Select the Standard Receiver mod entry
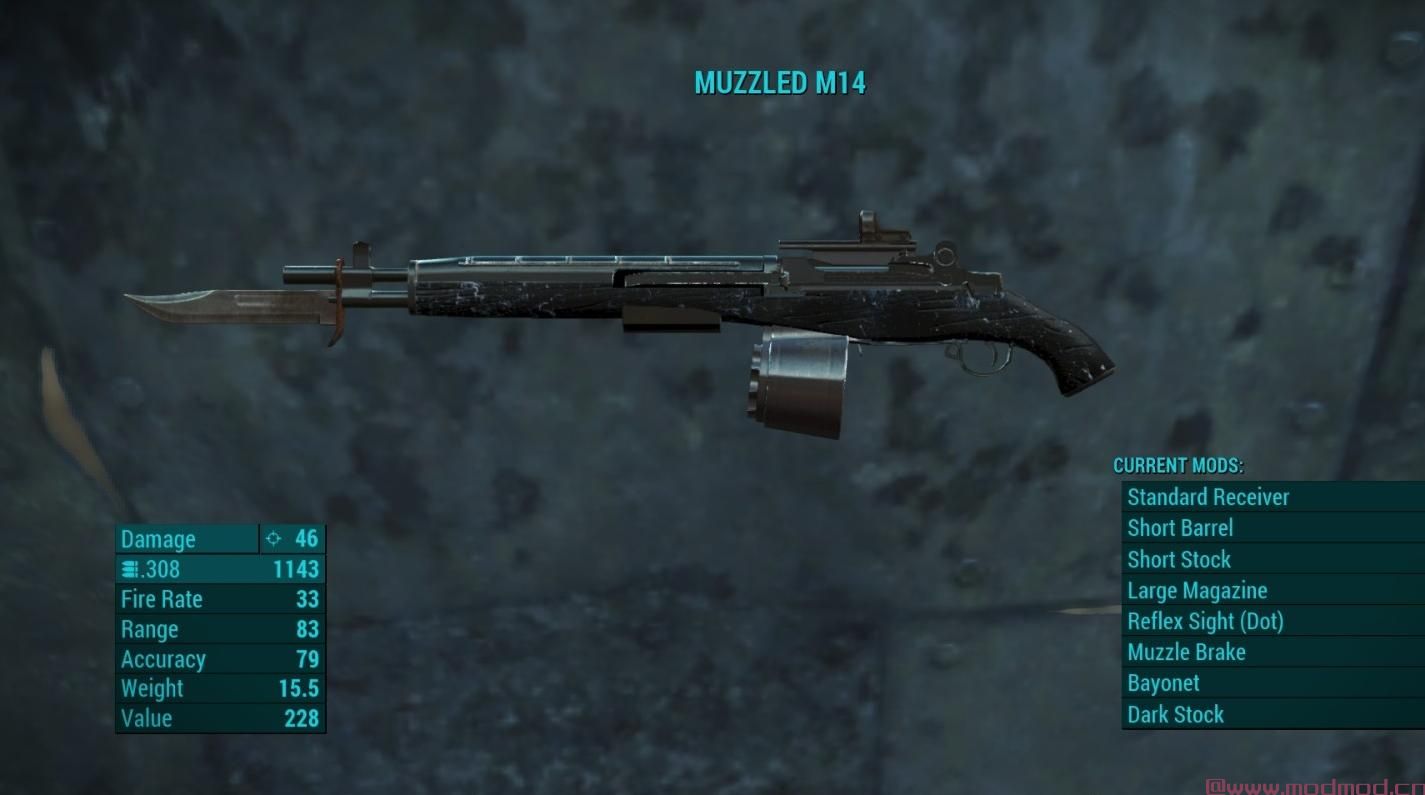 click(x=1207, y=497)
